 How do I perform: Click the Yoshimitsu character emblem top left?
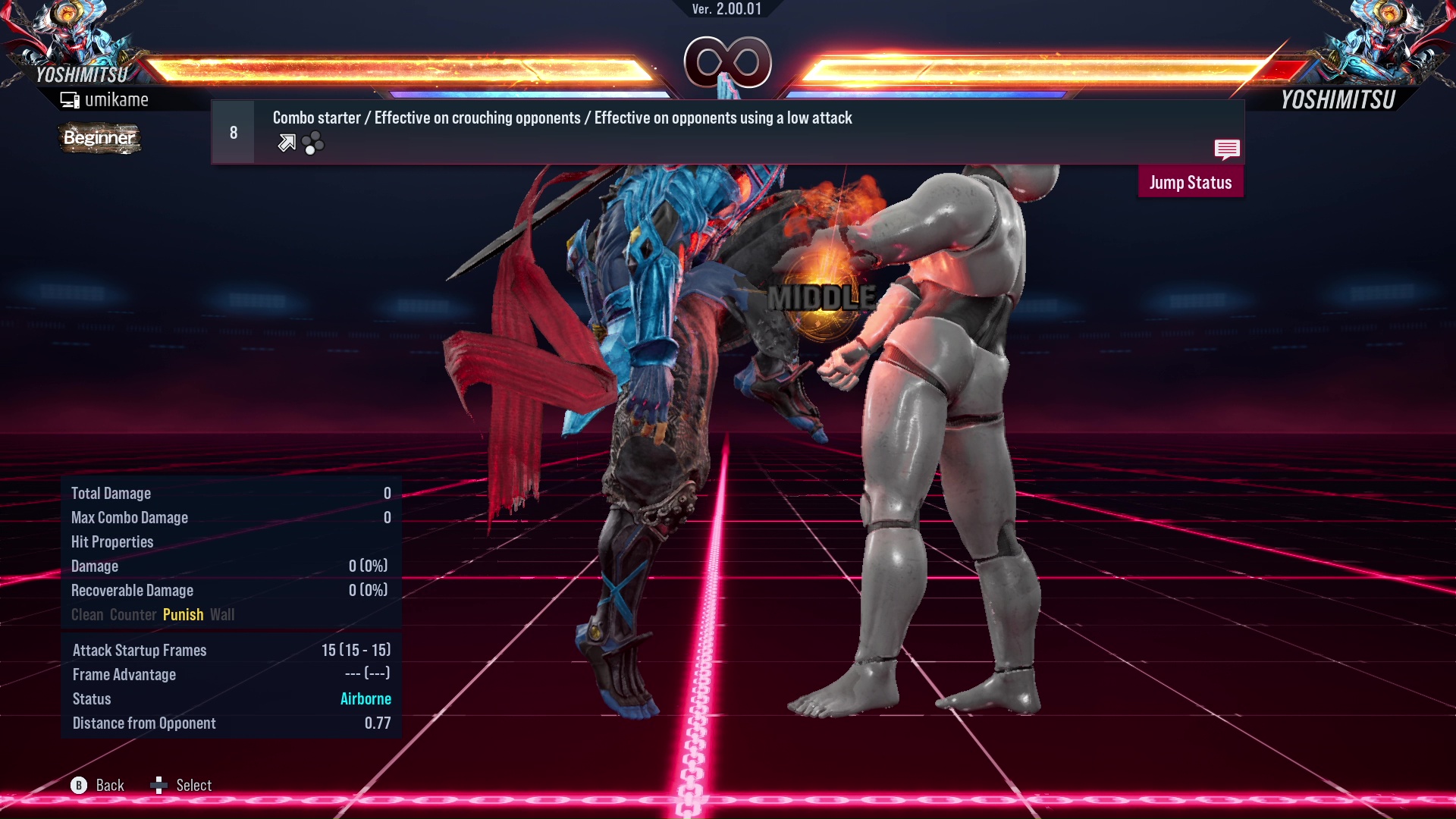(68, 38)
